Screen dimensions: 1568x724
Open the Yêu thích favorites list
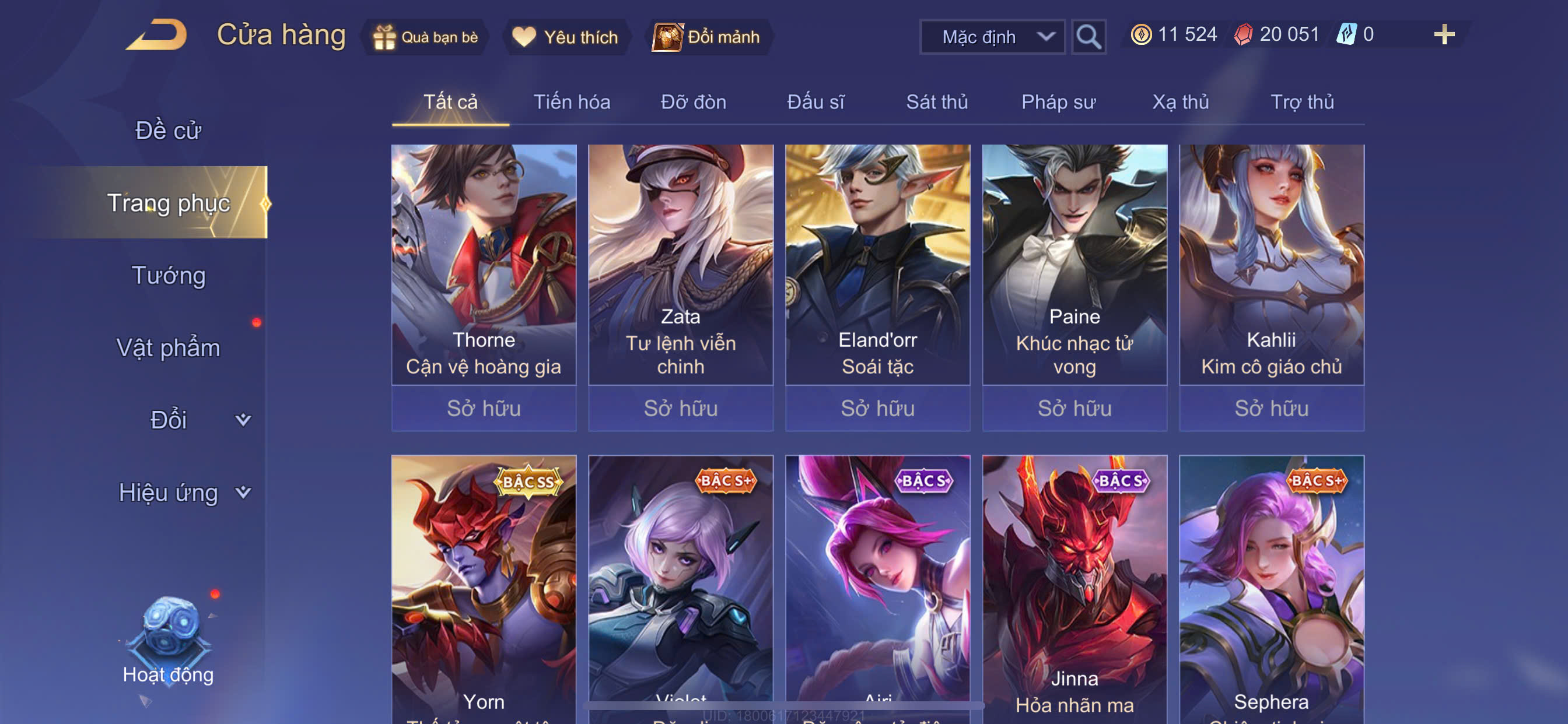tap(565, 37)
